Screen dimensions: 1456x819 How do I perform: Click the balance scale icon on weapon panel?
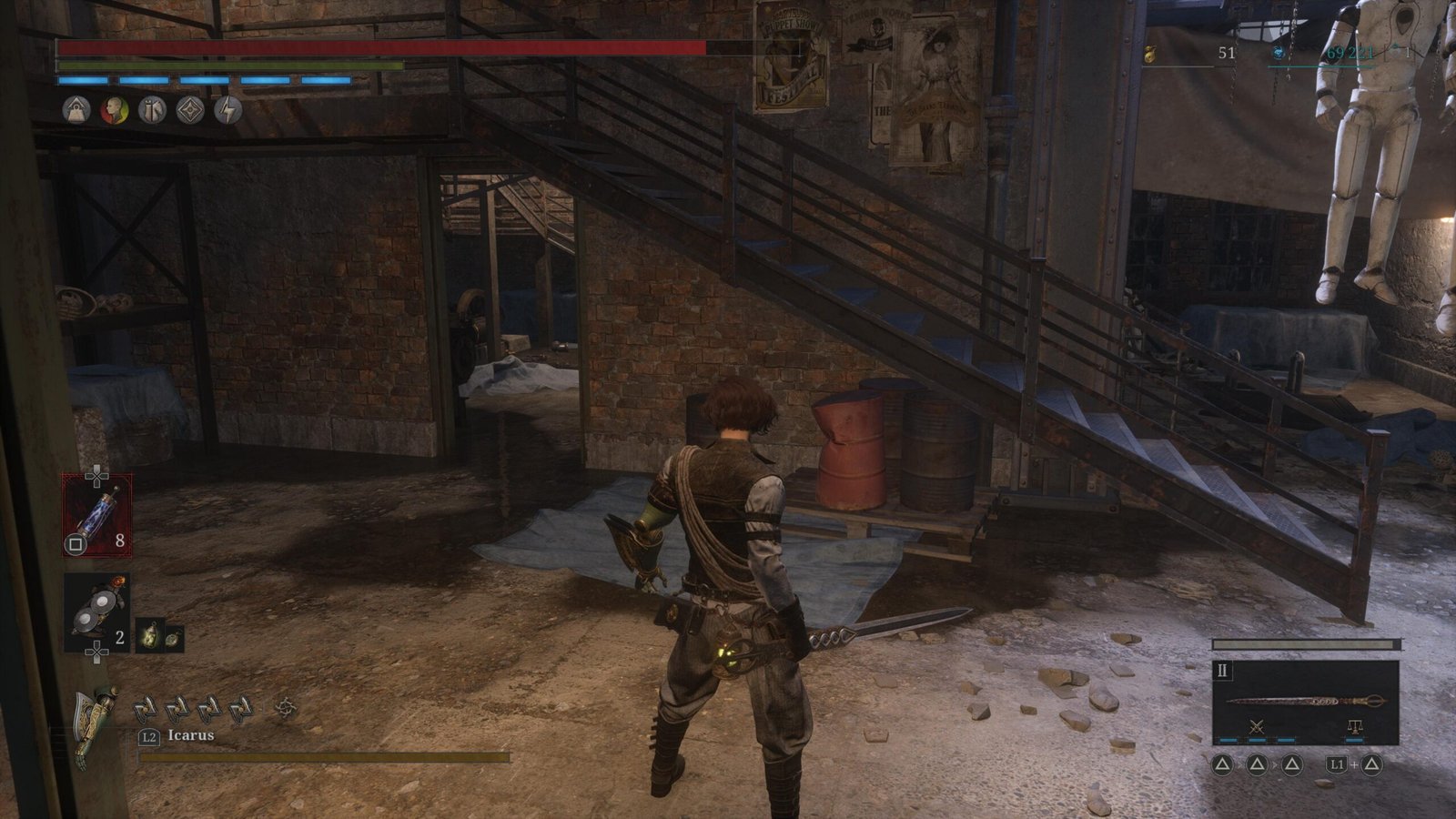coord(1355,727)
